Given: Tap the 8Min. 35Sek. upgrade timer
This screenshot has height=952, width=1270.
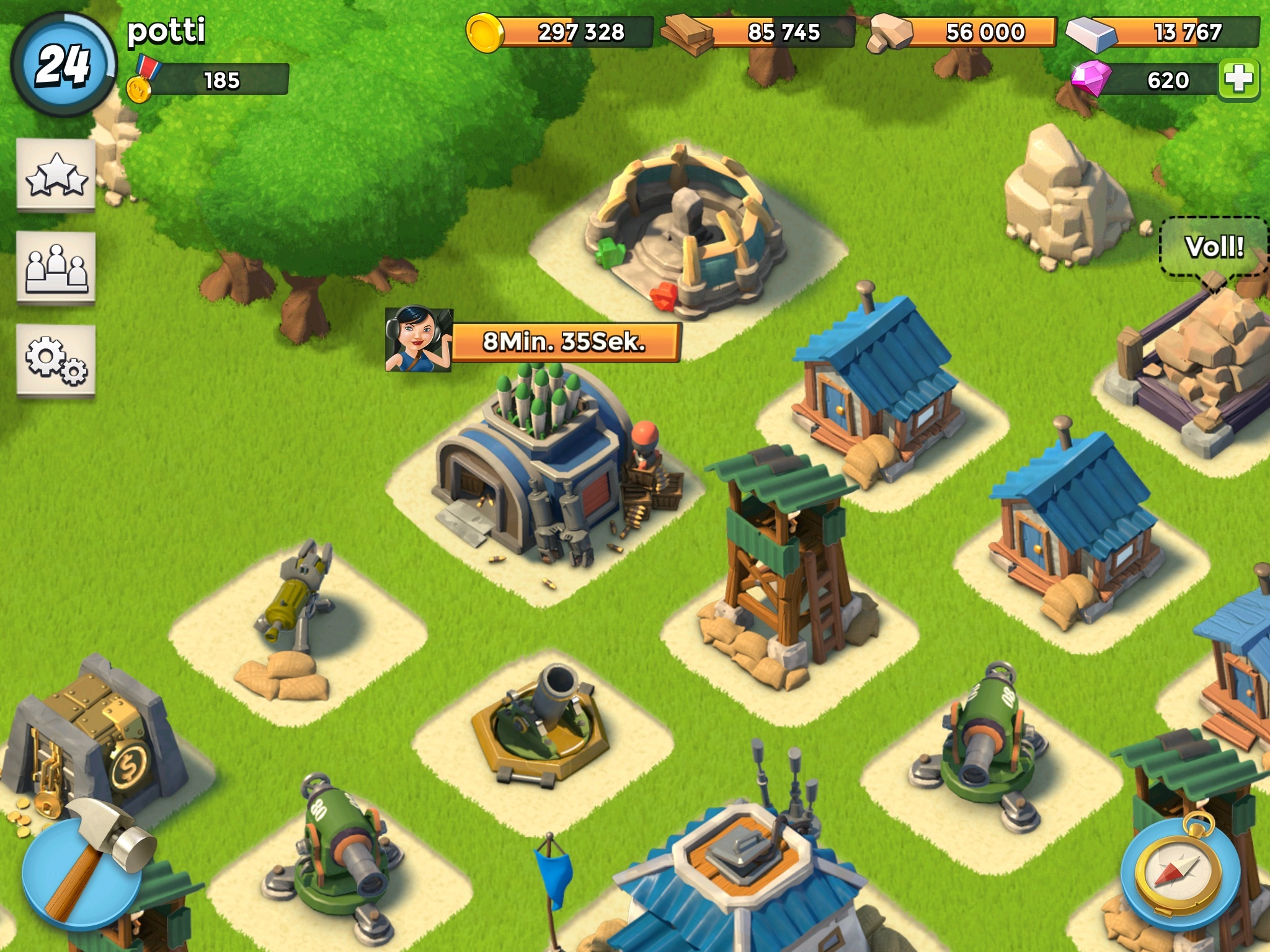Looking at the screenshot, I should pos(566,342).
